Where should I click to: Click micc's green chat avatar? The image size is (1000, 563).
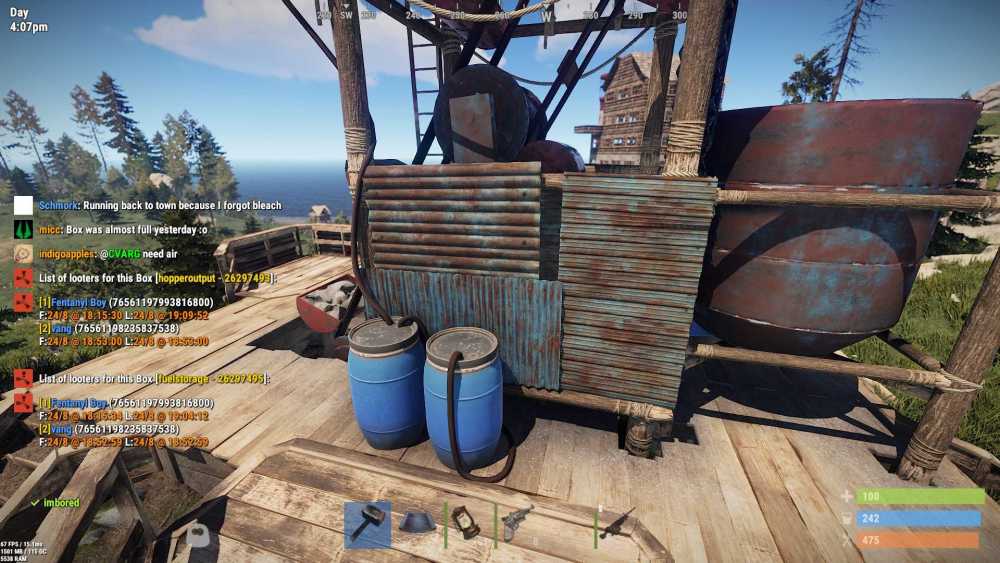pyautogui.click(x=23, y=229)
